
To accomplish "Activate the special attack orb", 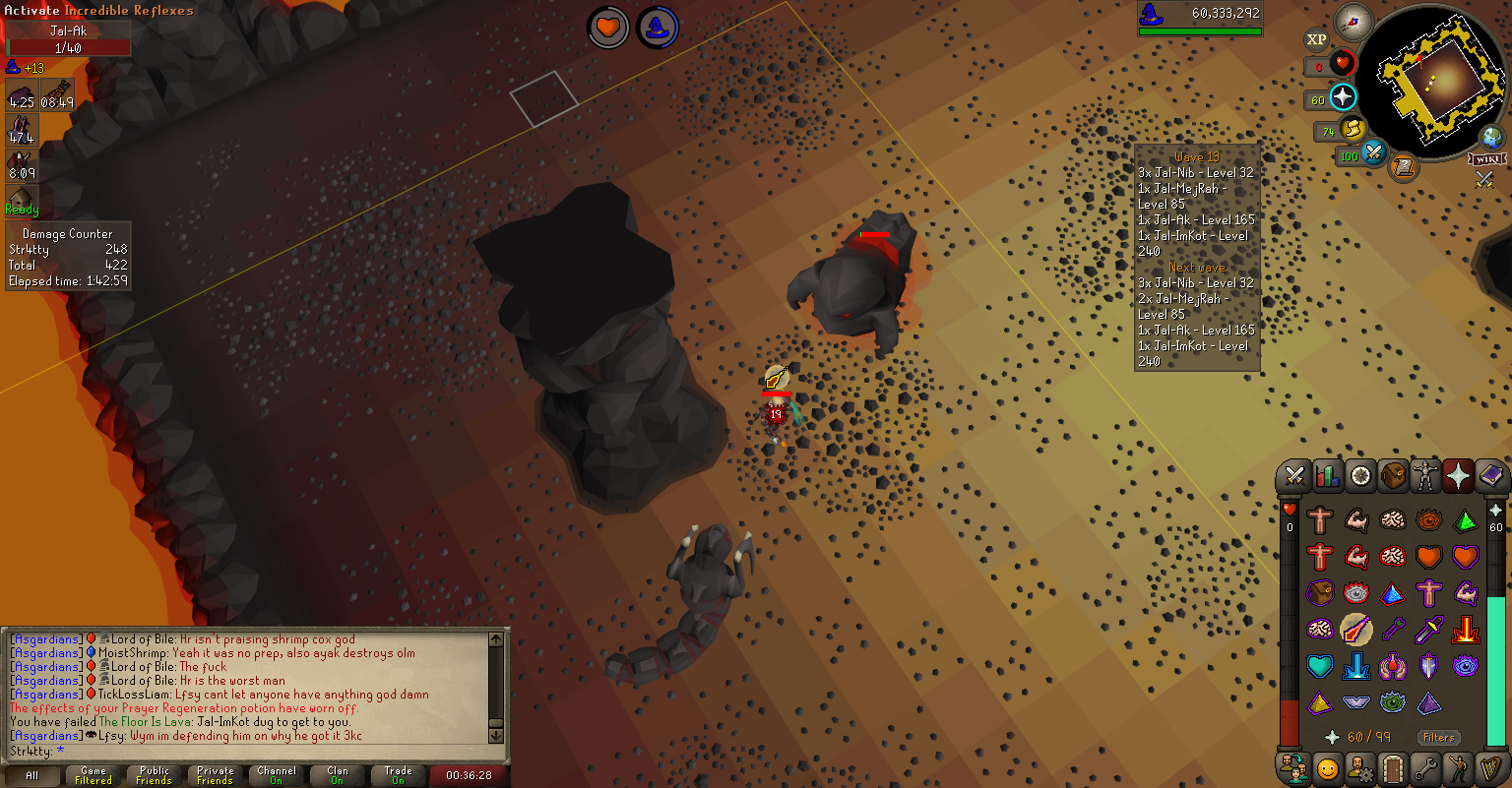I will [1373, 153].
